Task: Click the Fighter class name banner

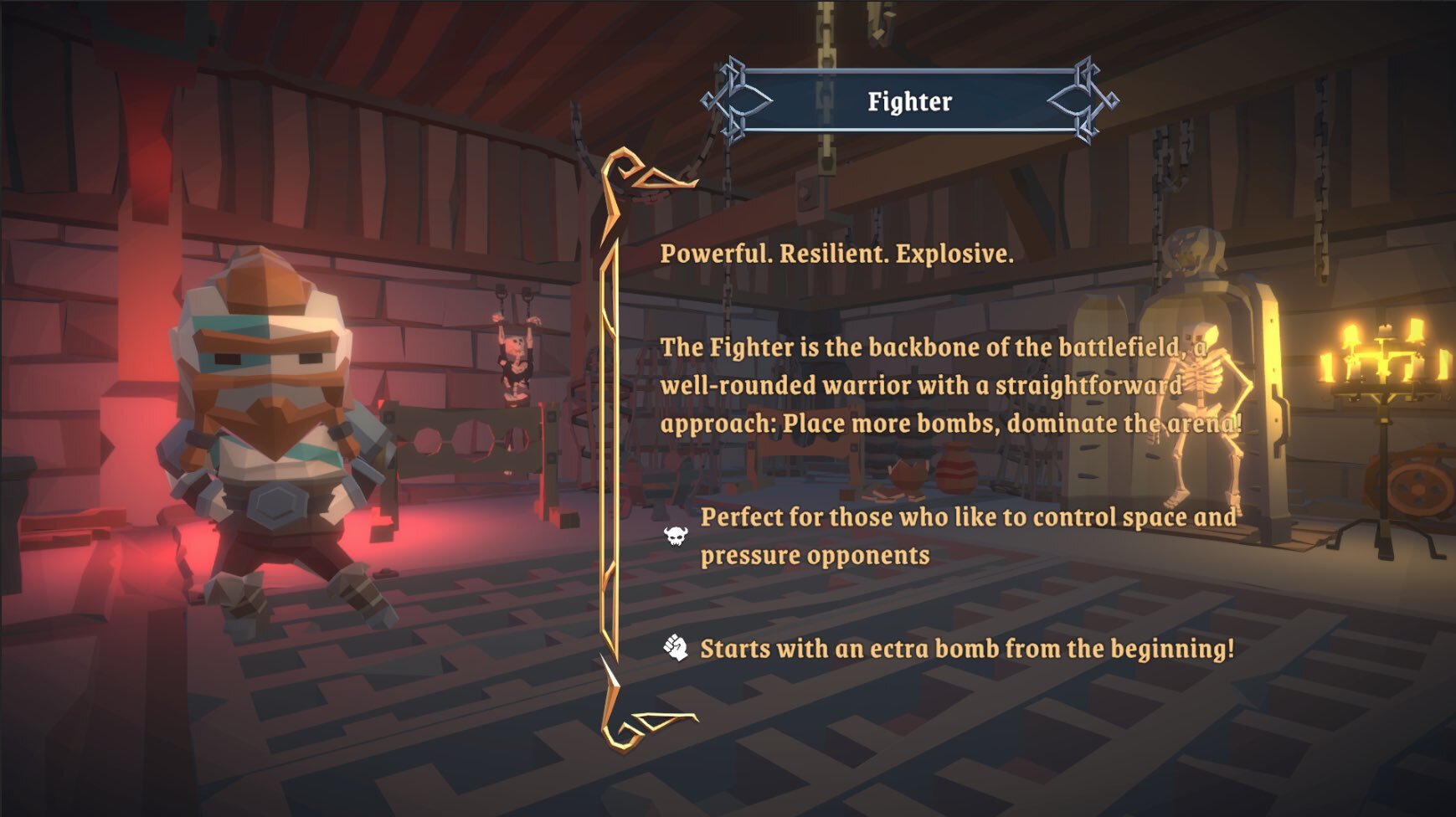Action: (909, 101)
